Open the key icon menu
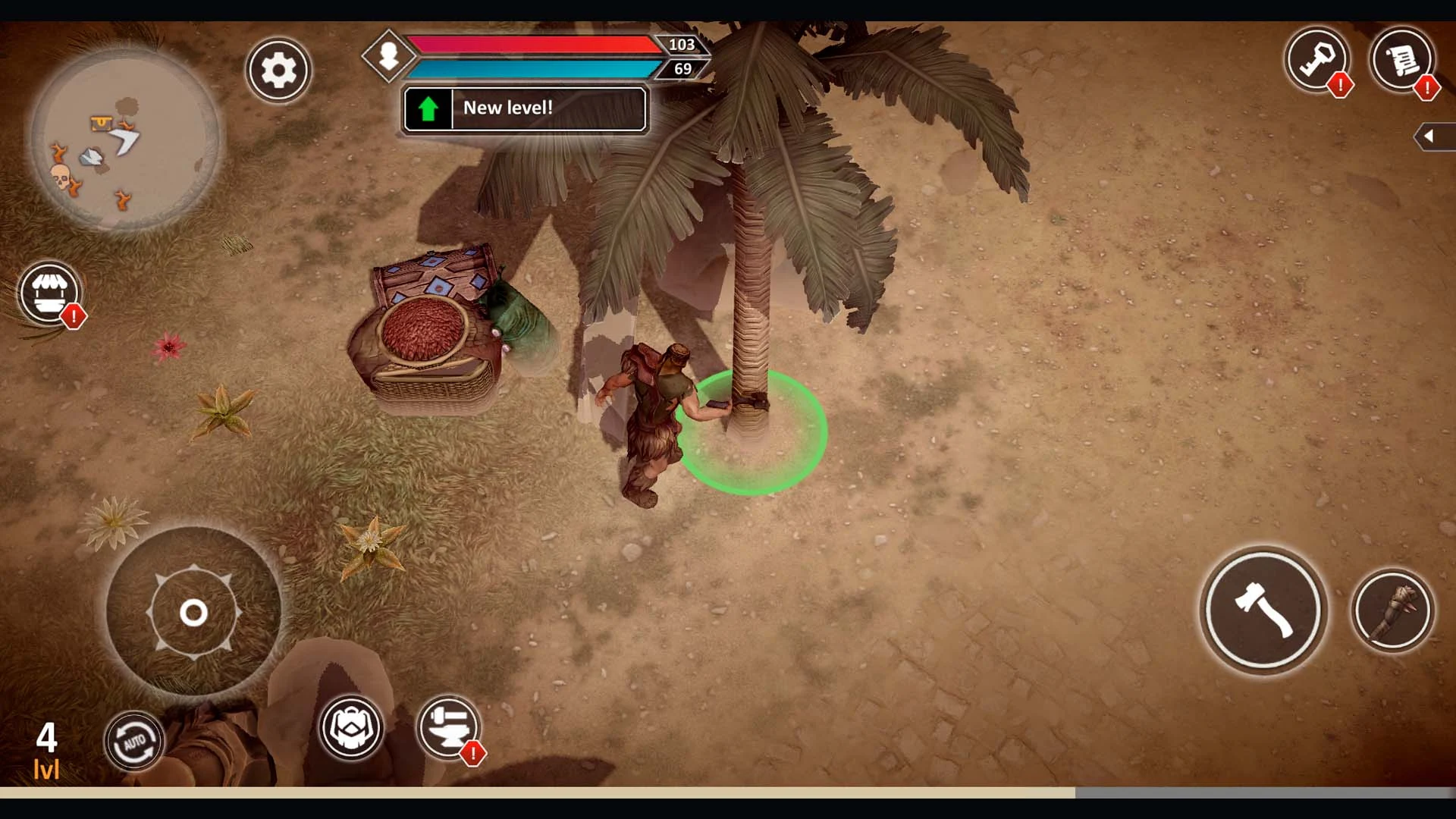The width and height of the screenshot is (1456, 819). (1318, 59)
